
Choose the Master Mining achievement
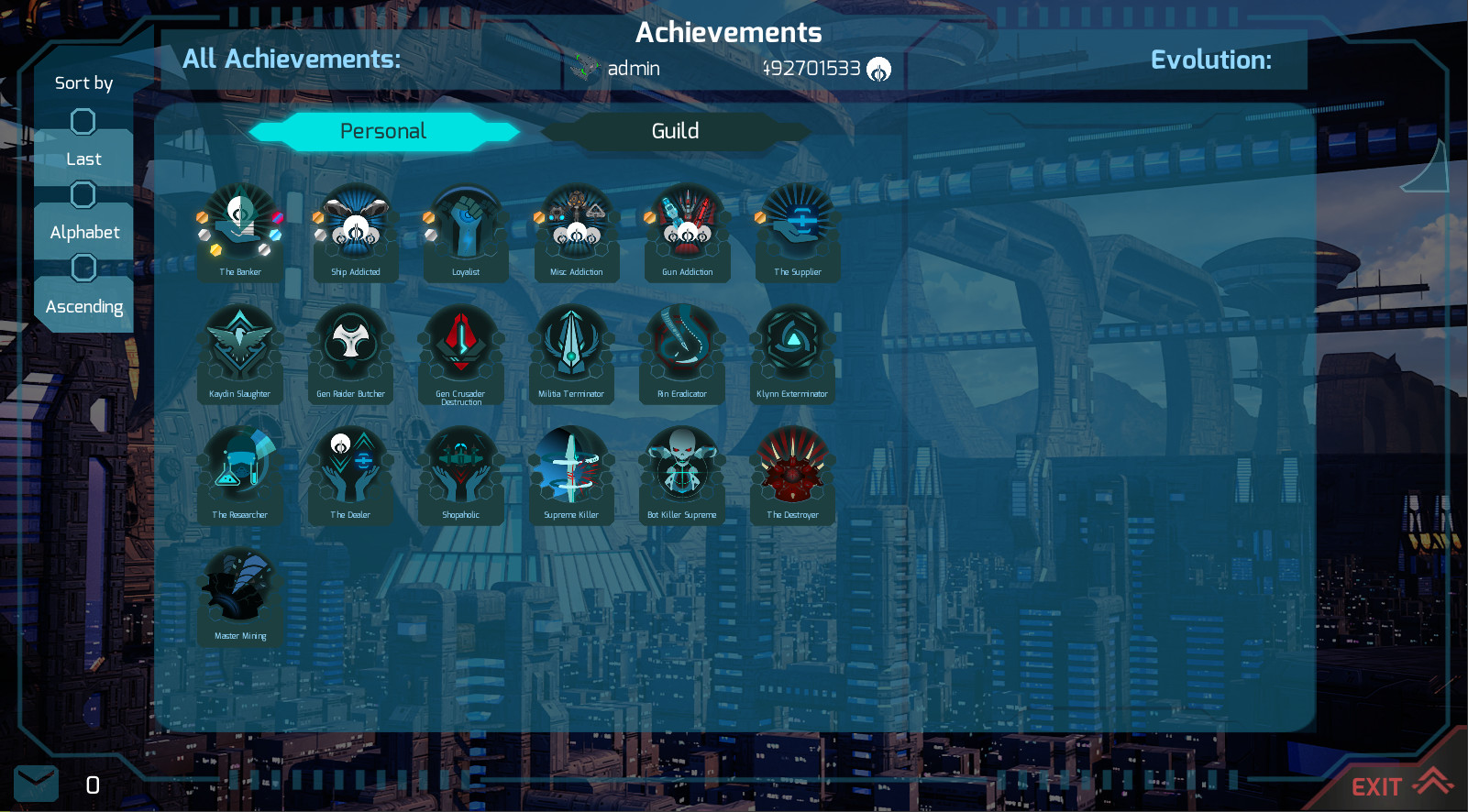coord(240,592)
